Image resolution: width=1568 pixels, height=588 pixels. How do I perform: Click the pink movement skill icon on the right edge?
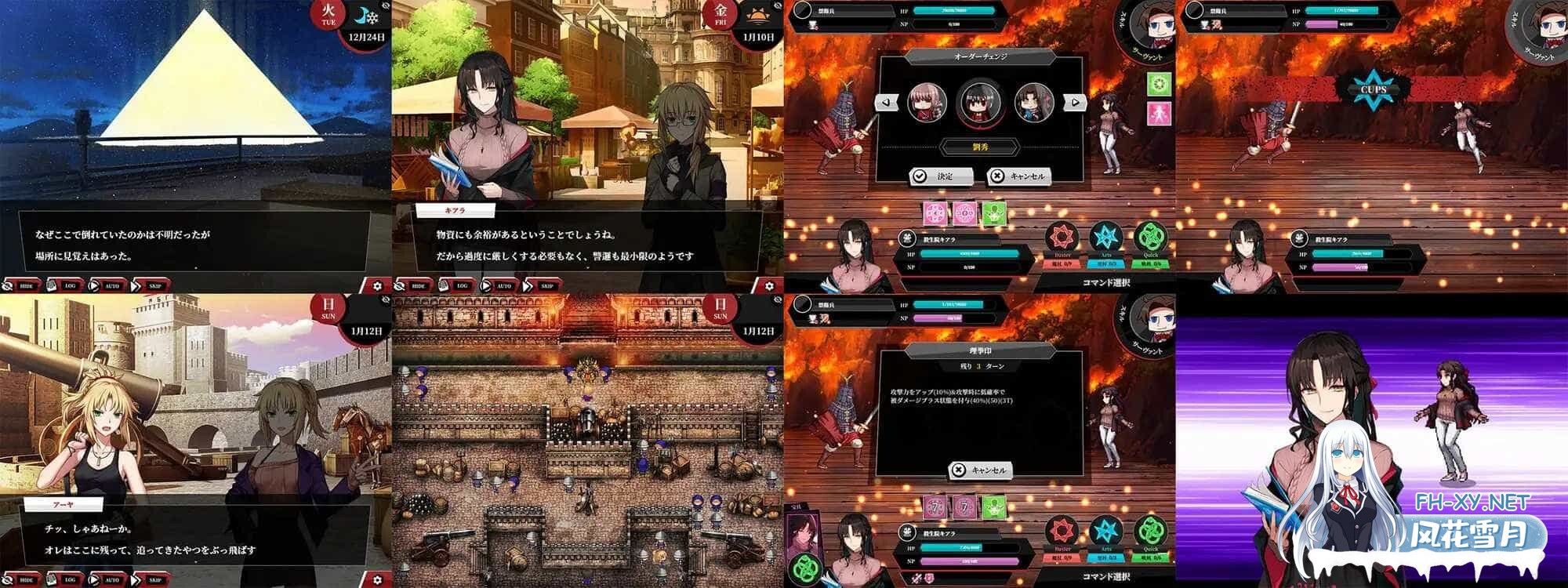coord(1160,113)
